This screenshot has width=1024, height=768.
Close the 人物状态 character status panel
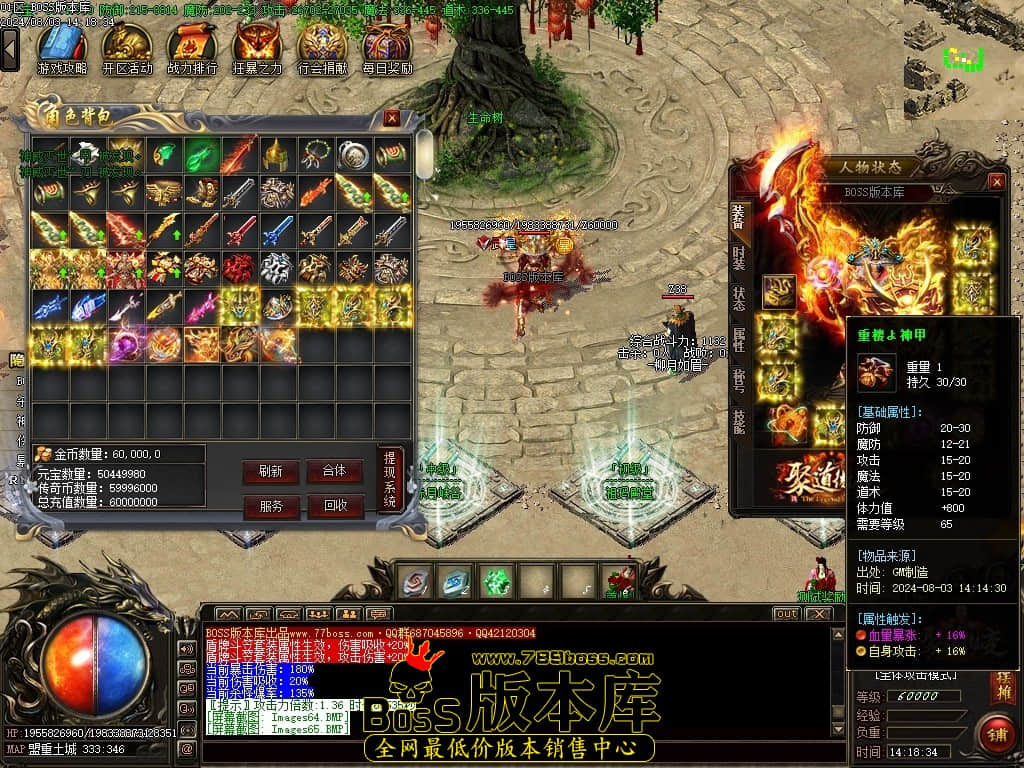996,181
